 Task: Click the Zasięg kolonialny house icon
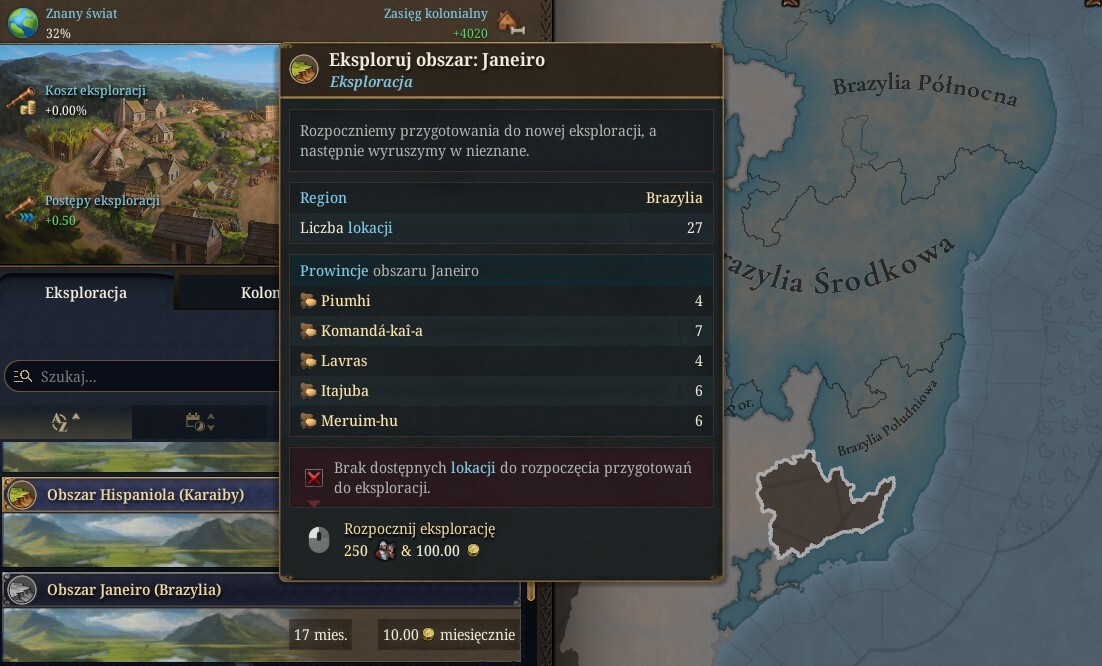pyautogui.click(x=509, y=21)
